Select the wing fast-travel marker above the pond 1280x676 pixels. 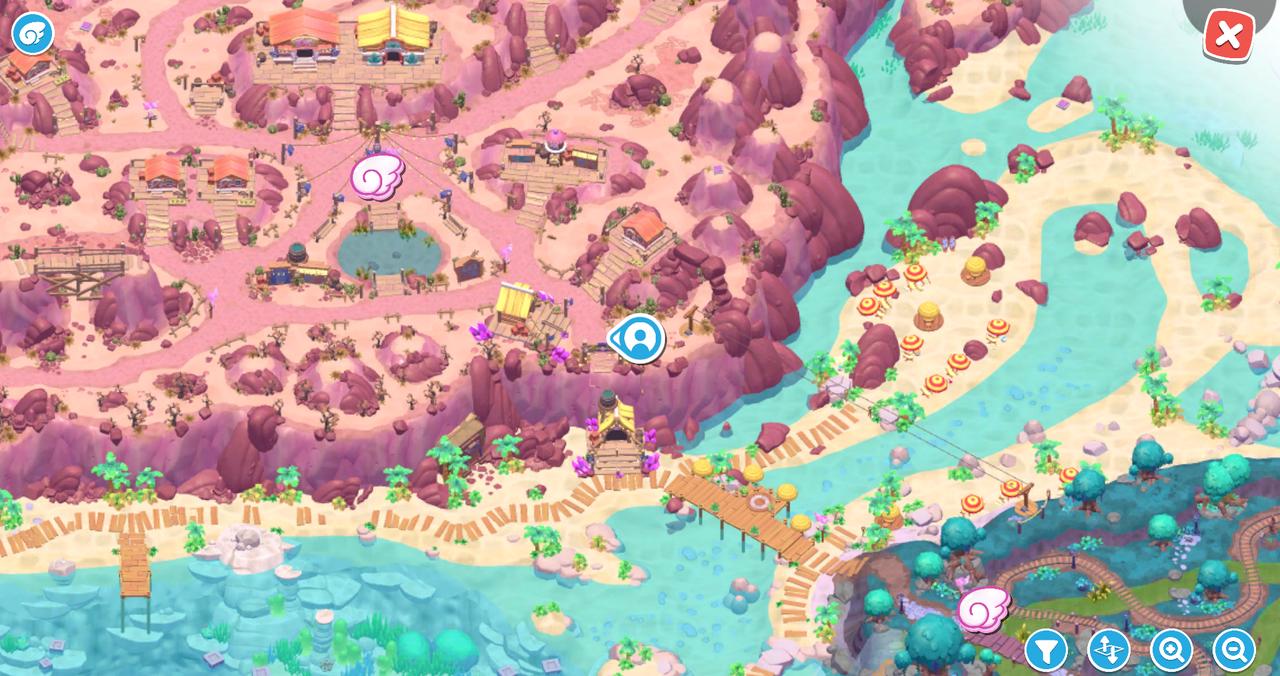377,176
